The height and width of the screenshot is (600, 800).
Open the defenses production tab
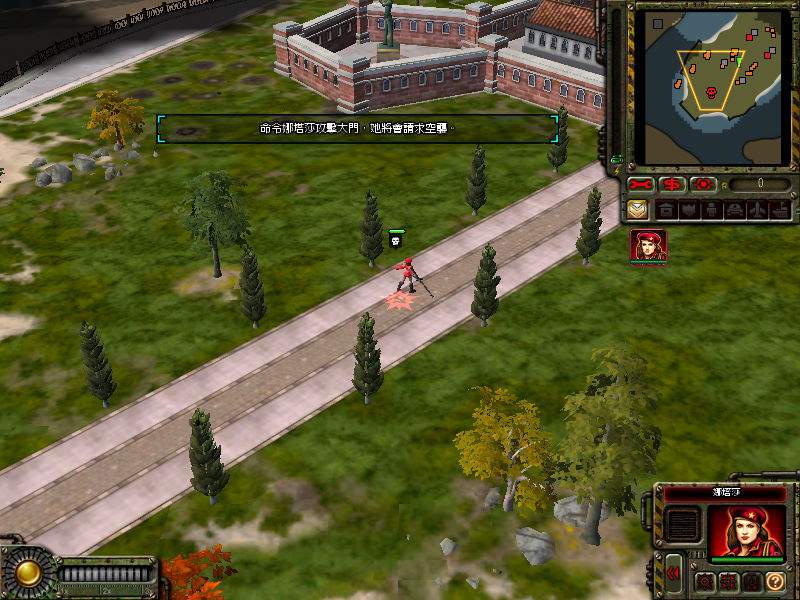(688, 210)
